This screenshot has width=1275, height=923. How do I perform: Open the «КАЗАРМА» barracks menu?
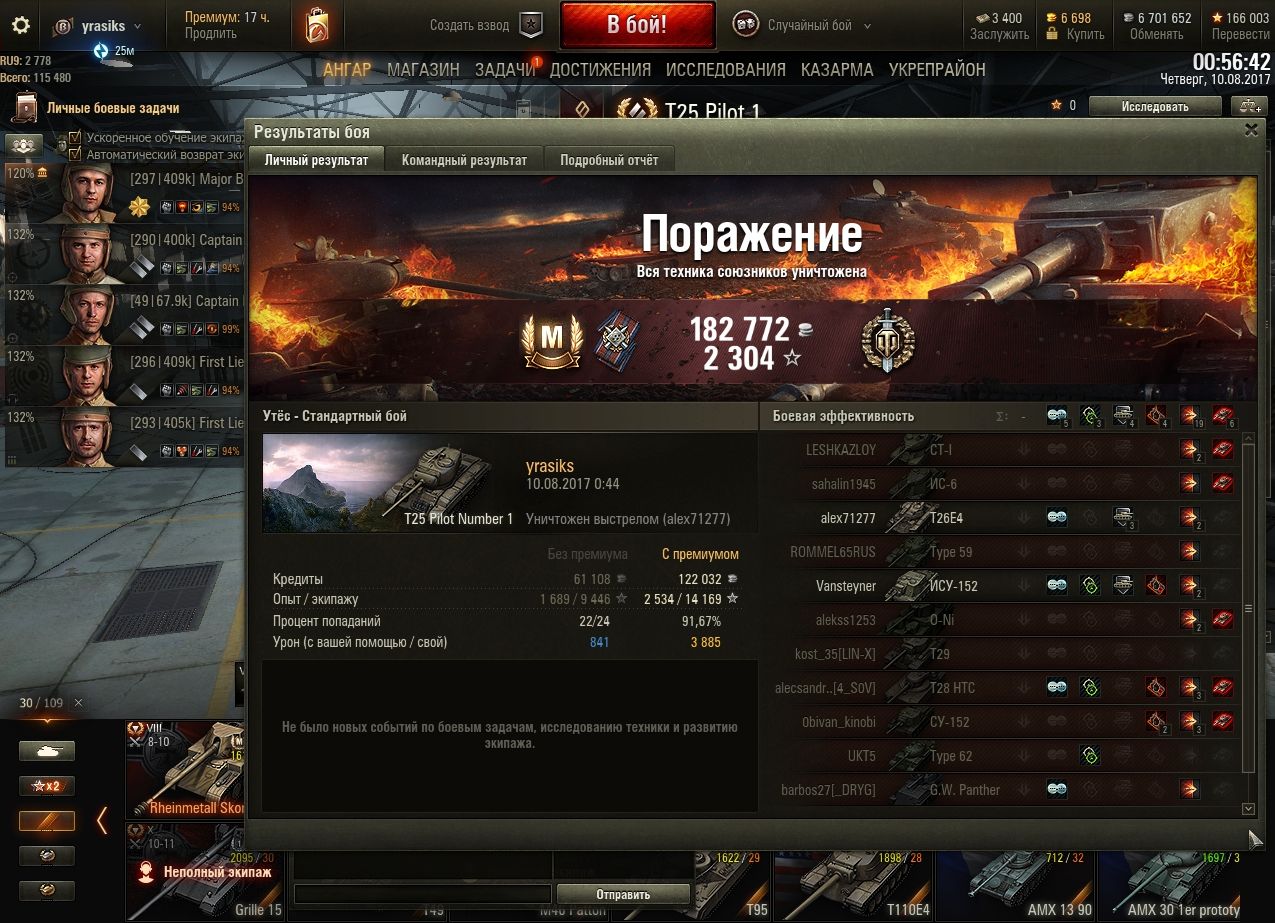[837, 70]
